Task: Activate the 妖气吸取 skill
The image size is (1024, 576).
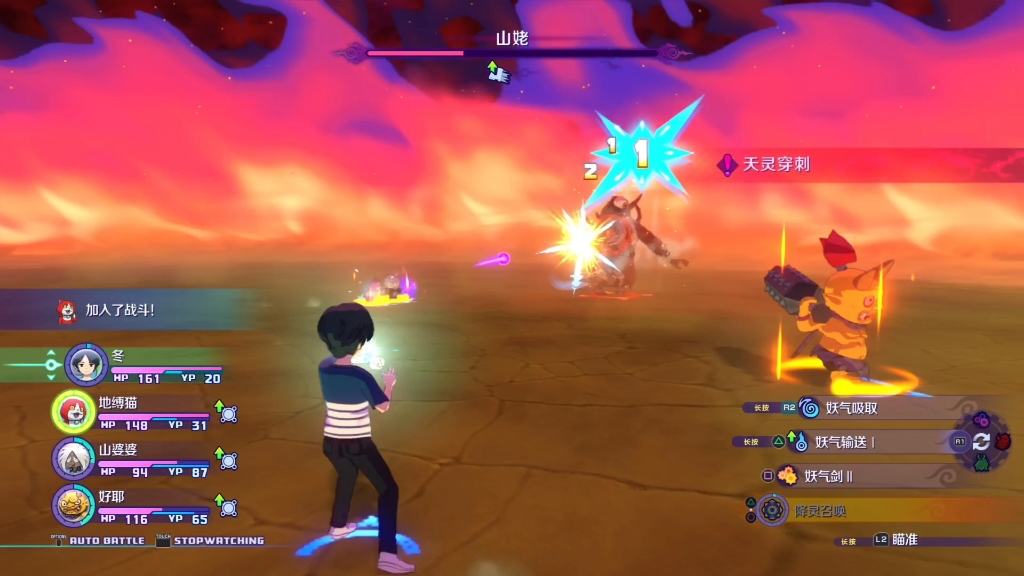Action: (x=851, y=408)
